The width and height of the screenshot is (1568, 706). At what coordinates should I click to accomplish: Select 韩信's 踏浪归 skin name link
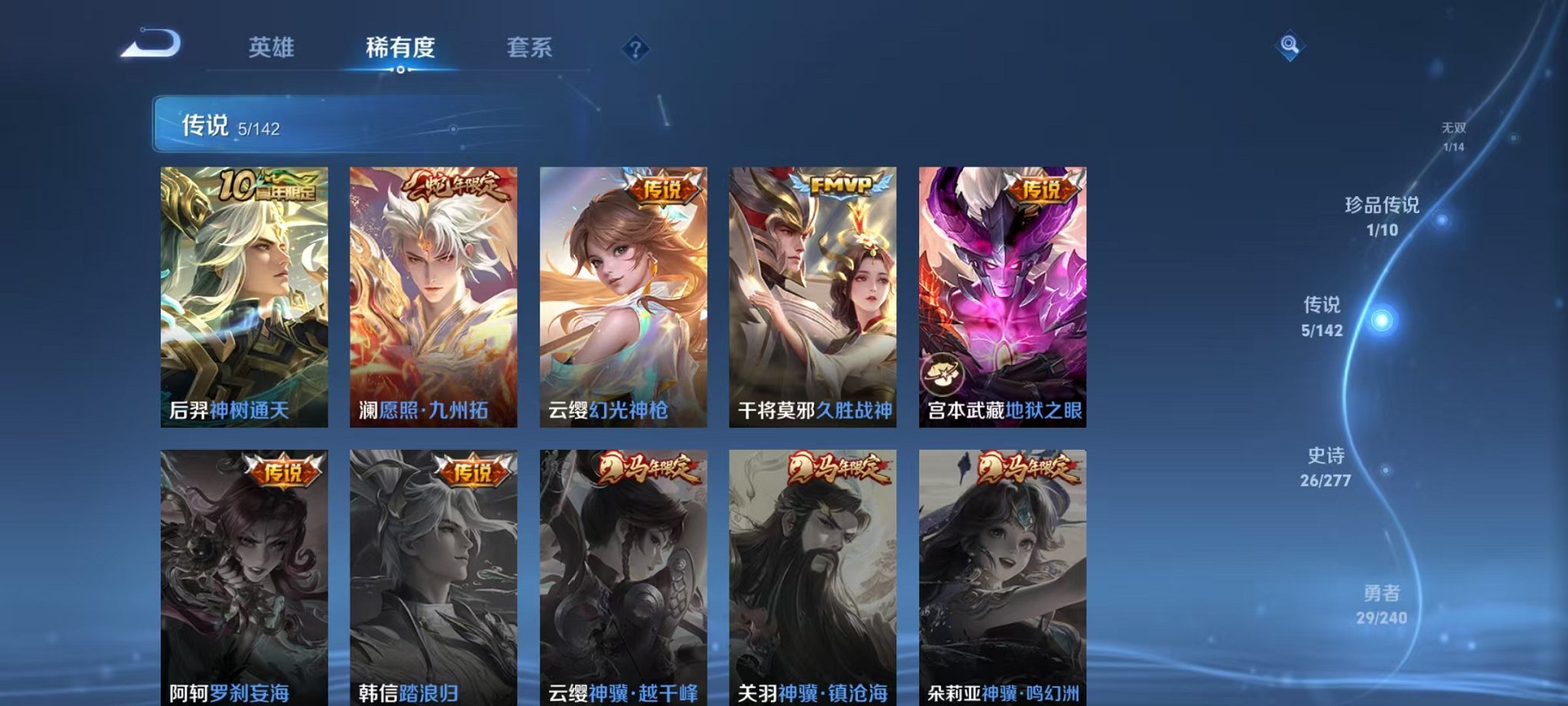click(x=427, y=691)
